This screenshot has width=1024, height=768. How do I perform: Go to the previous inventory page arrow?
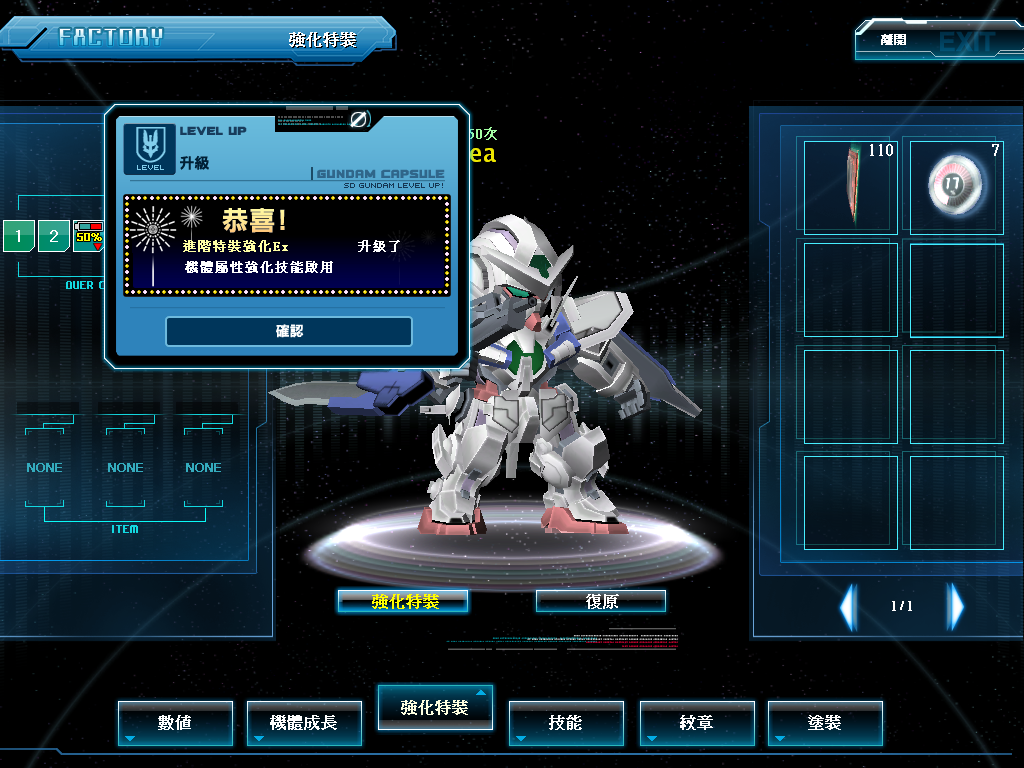click(x=848, y=606)
